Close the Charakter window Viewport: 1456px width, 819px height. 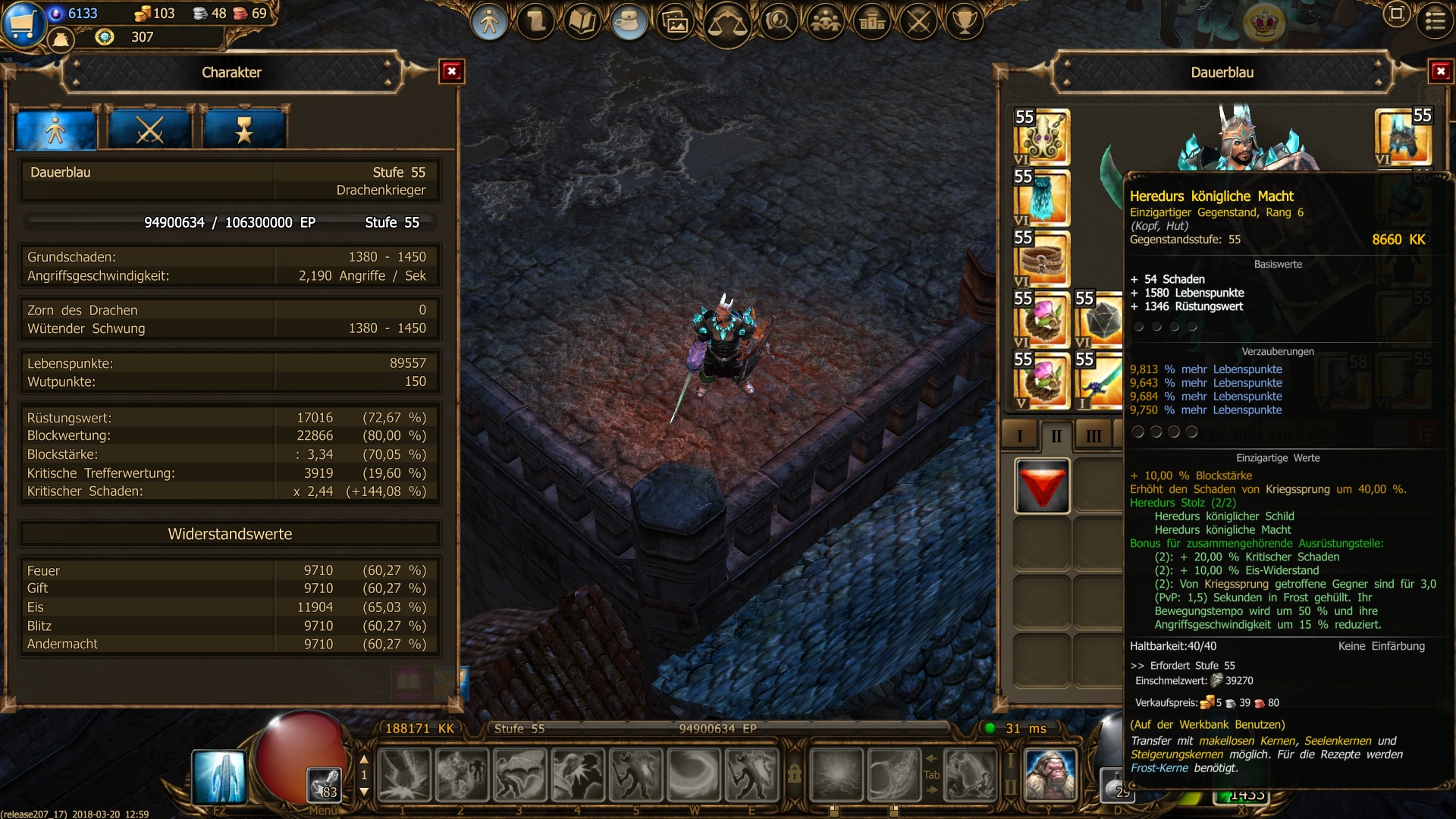(x=452, y=72)
